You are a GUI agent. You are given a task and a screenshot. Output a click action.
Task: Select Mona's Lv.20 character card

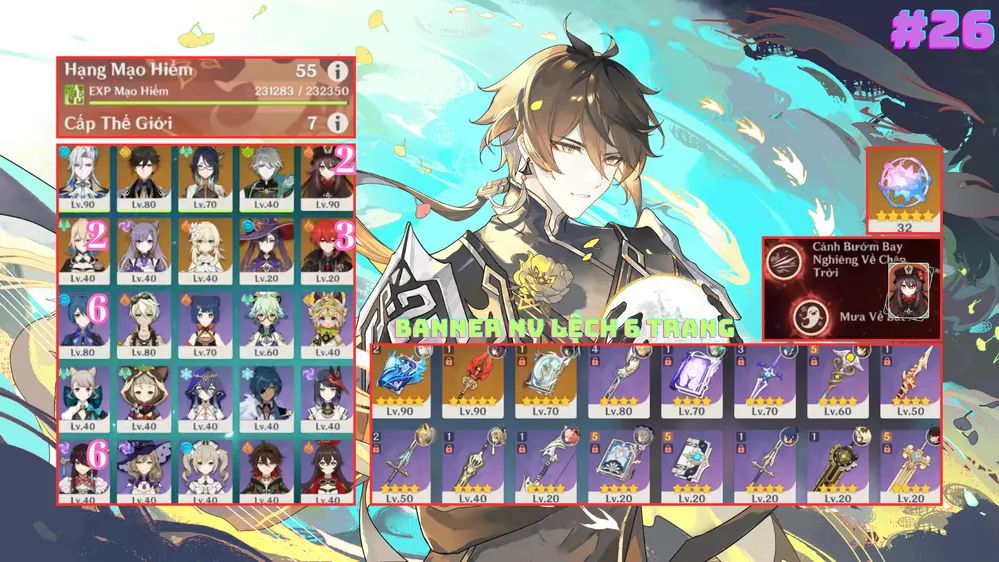(265, 245)
